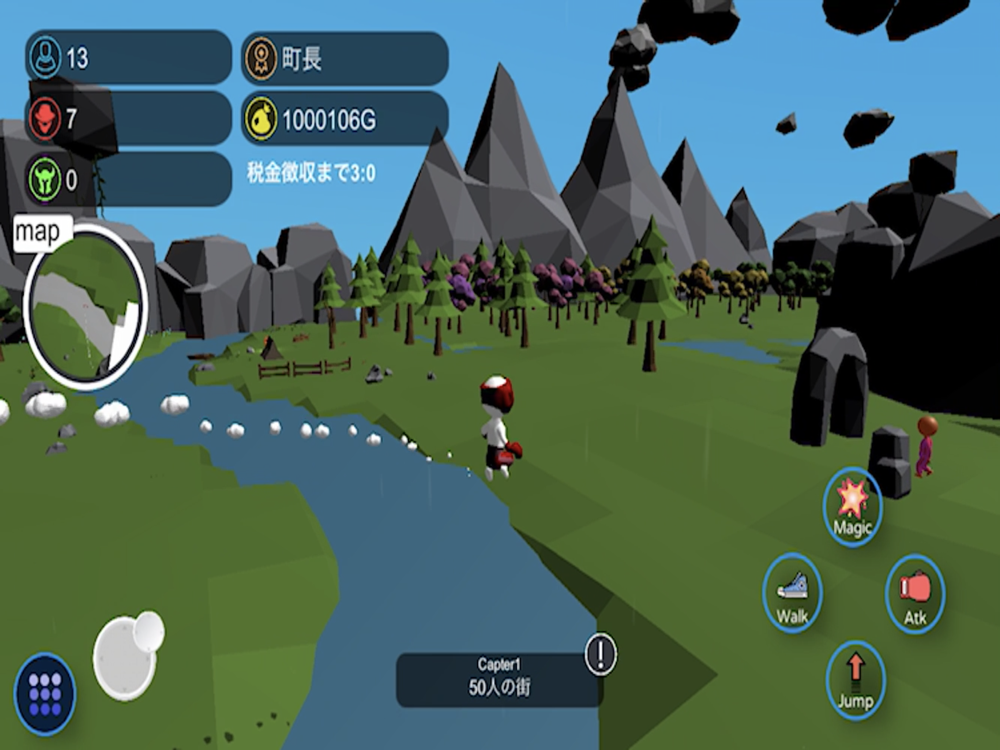This screenshot has width=1000, height=750.
Task: Tap the Jump arrow button
Action: tap(855, 679)
